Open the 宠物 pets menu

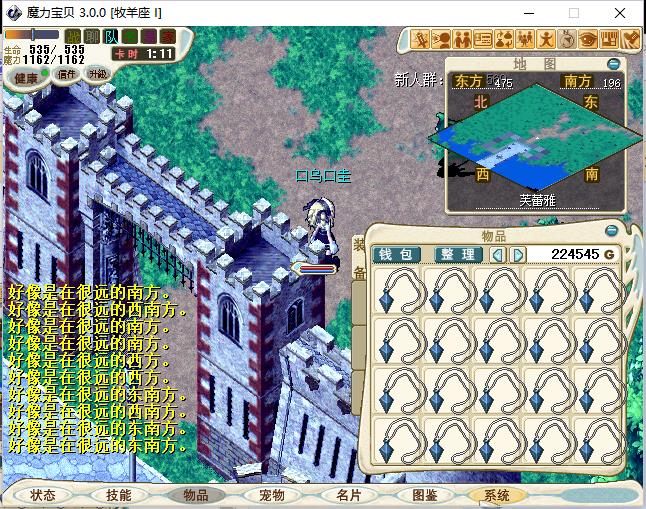tap(272, 495)
